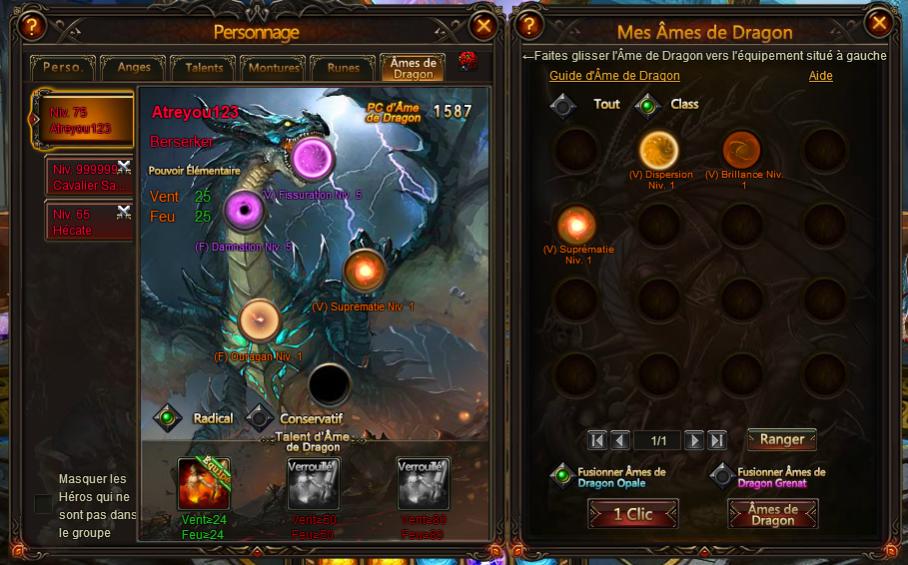Close the Personnage window
The width and height of the screenshot is (908, 565).
(x=484, y=25)
